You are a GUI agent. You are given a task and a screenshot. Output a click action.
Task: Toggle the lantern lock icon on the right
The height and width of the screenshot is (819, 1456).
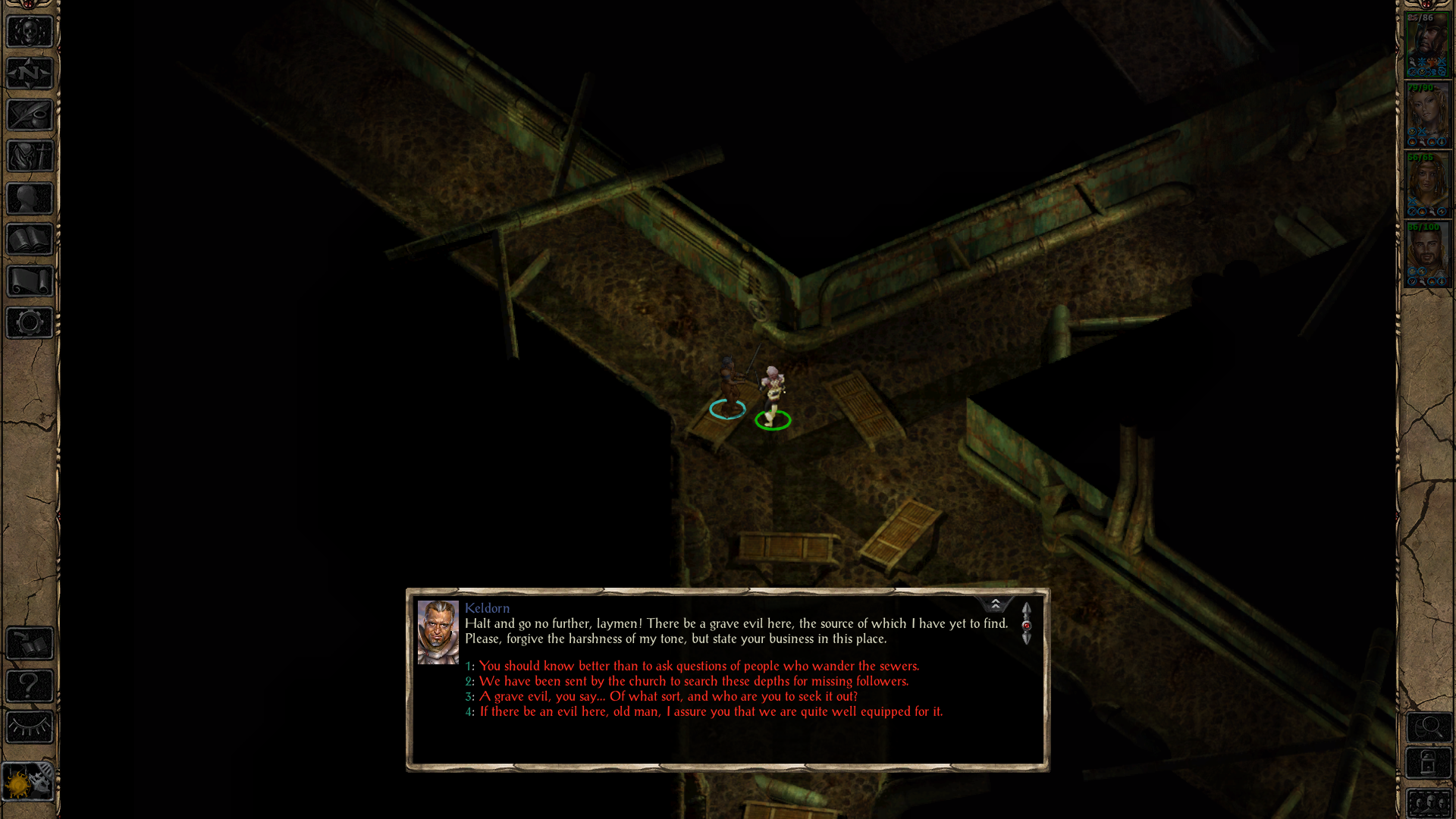[x=1429, y=762]
